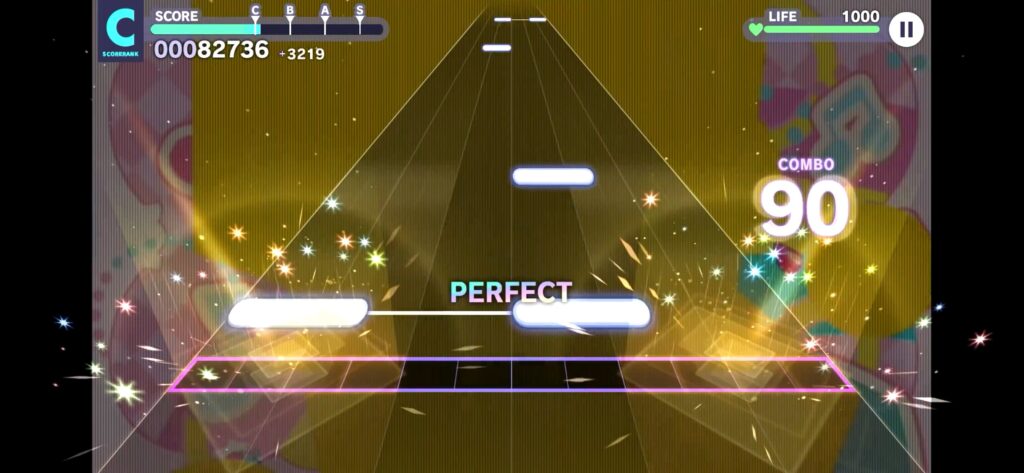1024x473 pixels.
Task: Pause the song with the pause button
Action: pyautogui.click(x=906, y=29)
